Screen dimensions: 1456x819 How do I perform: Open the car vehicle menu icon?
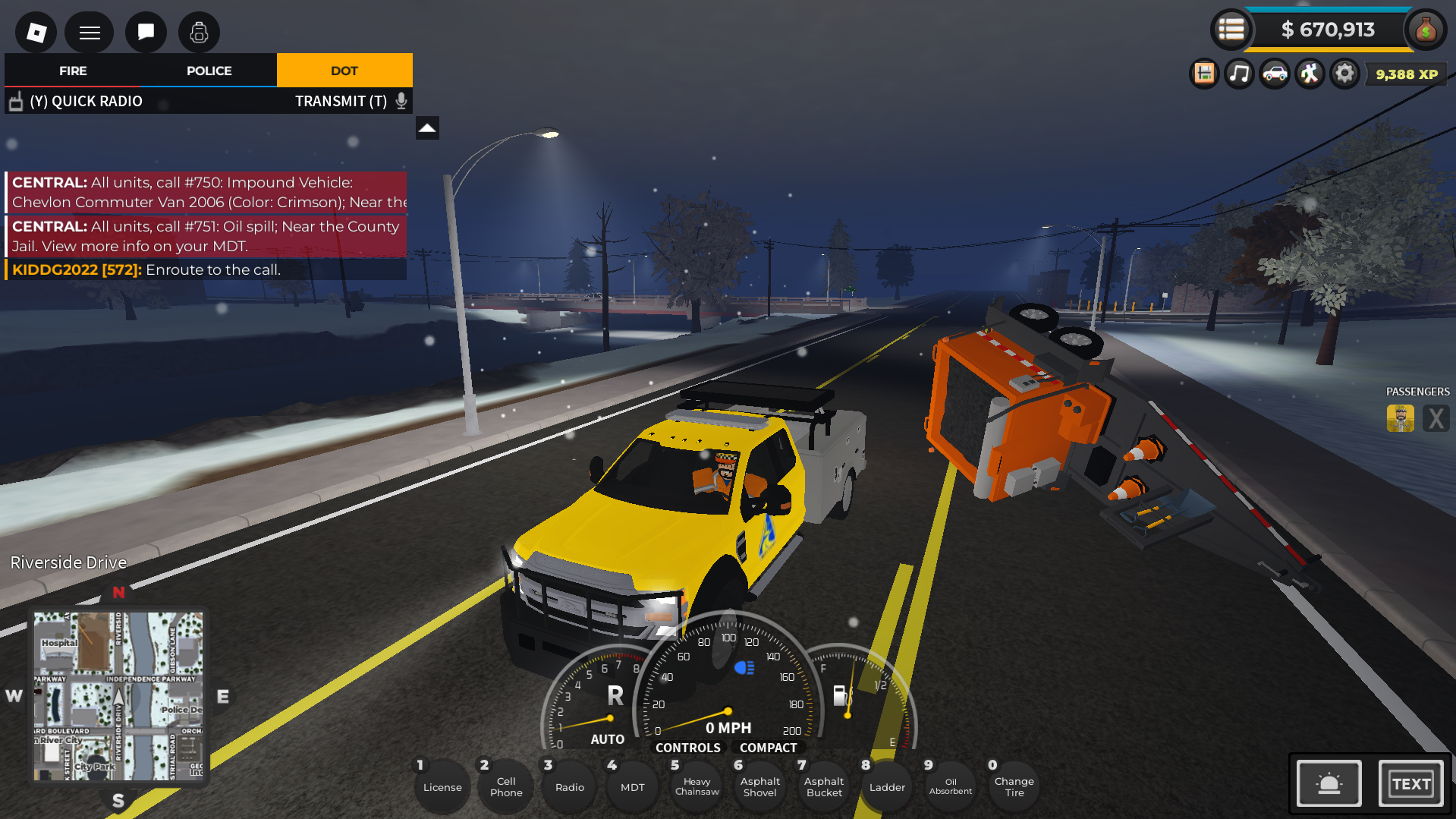pos(1275,74)
